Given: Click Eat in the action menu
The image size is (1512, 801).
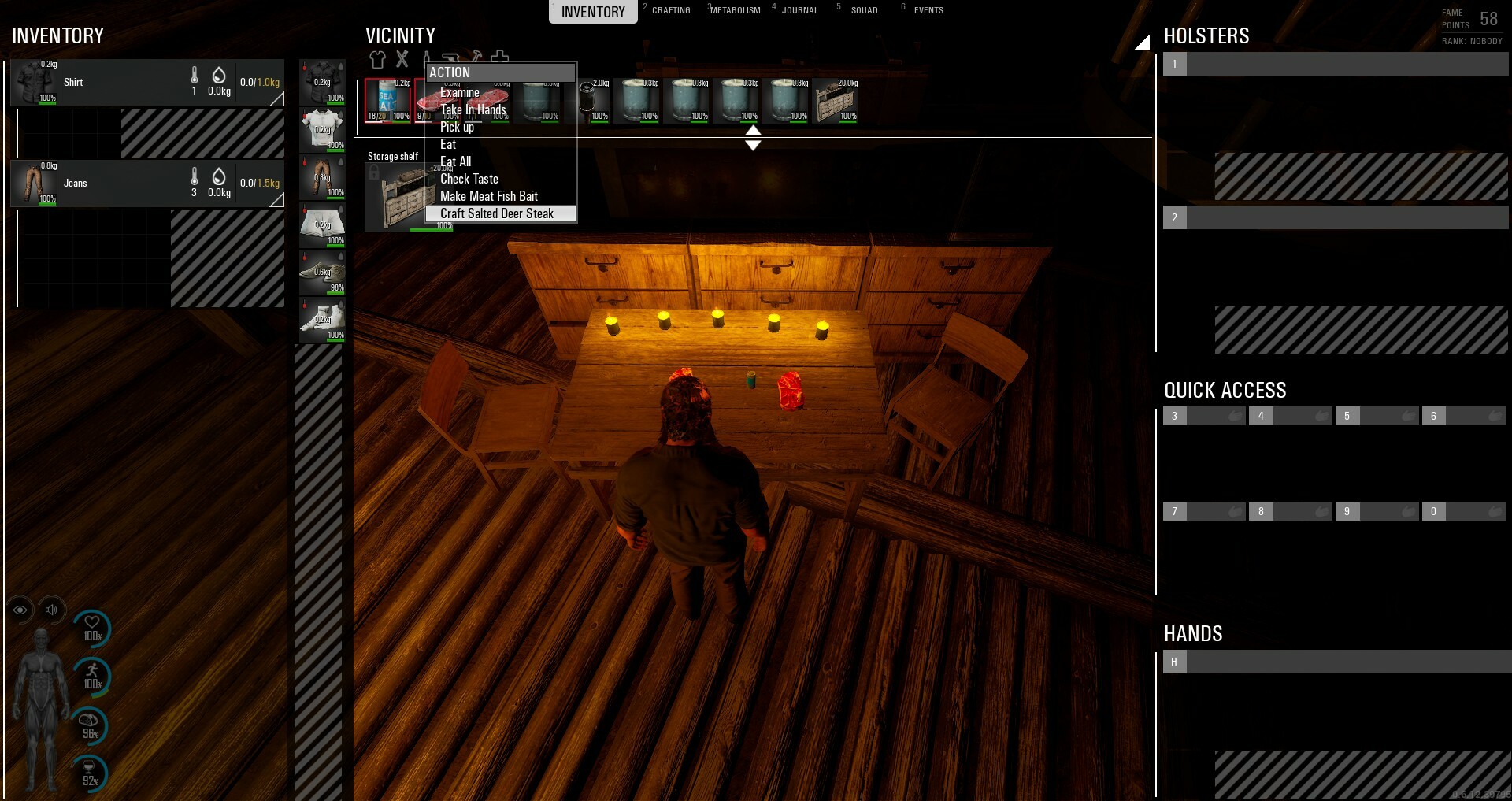Looking at the screenshot, I should coord(448,144).
